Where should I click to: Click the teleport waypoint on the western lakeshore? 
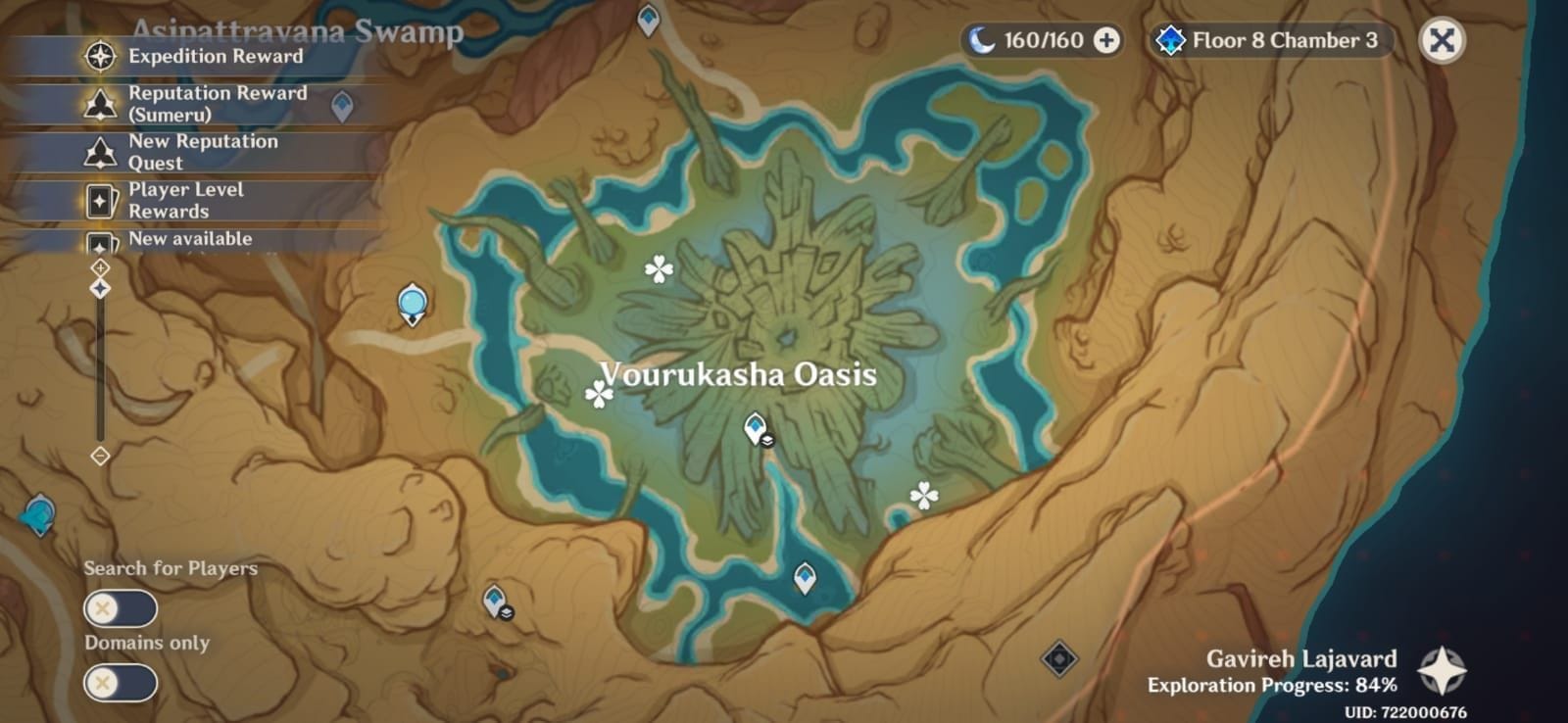[412, 302]
